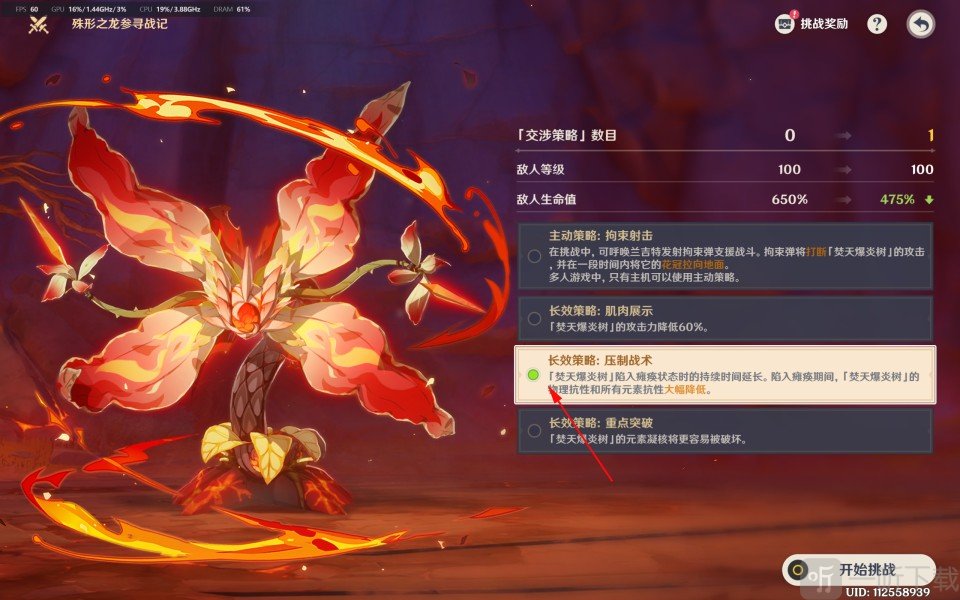Screen dimensions: 960x600
Task: Choose the 长效策略: 肌肉展示 strategy
Action: [725, 319]
